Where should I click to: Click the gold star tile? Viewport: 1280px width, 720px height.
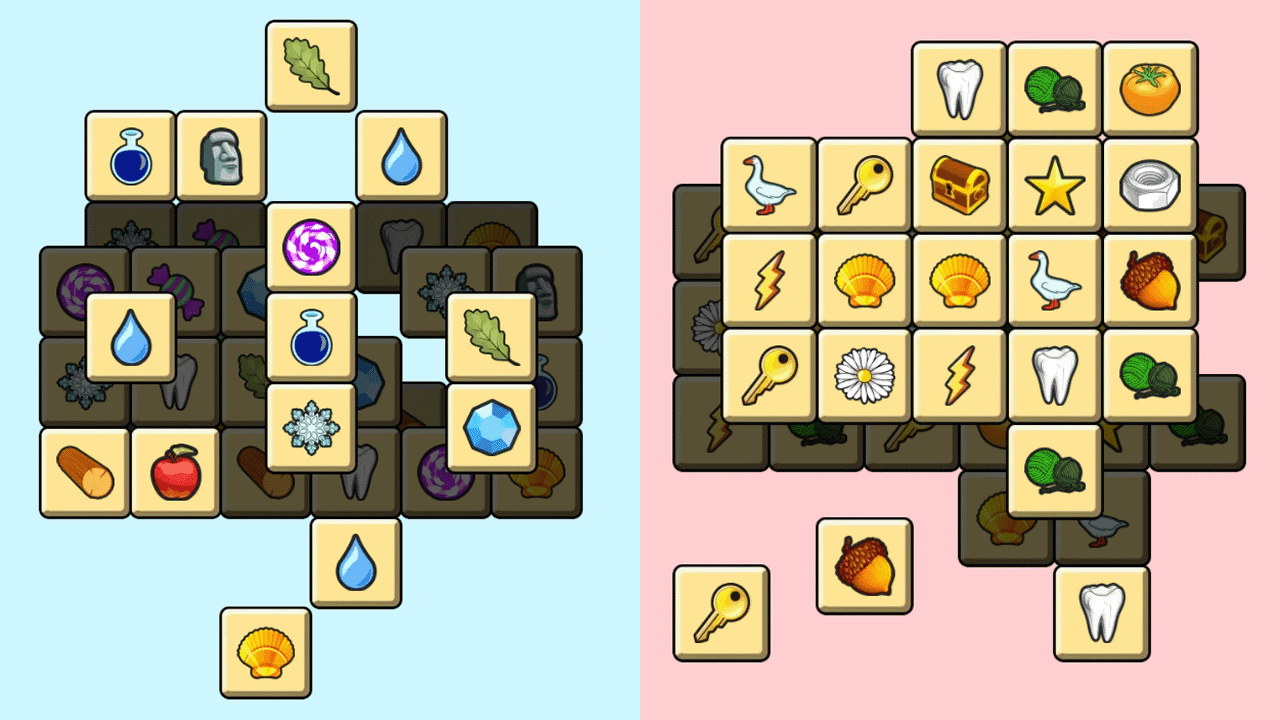coord(1057,185)
